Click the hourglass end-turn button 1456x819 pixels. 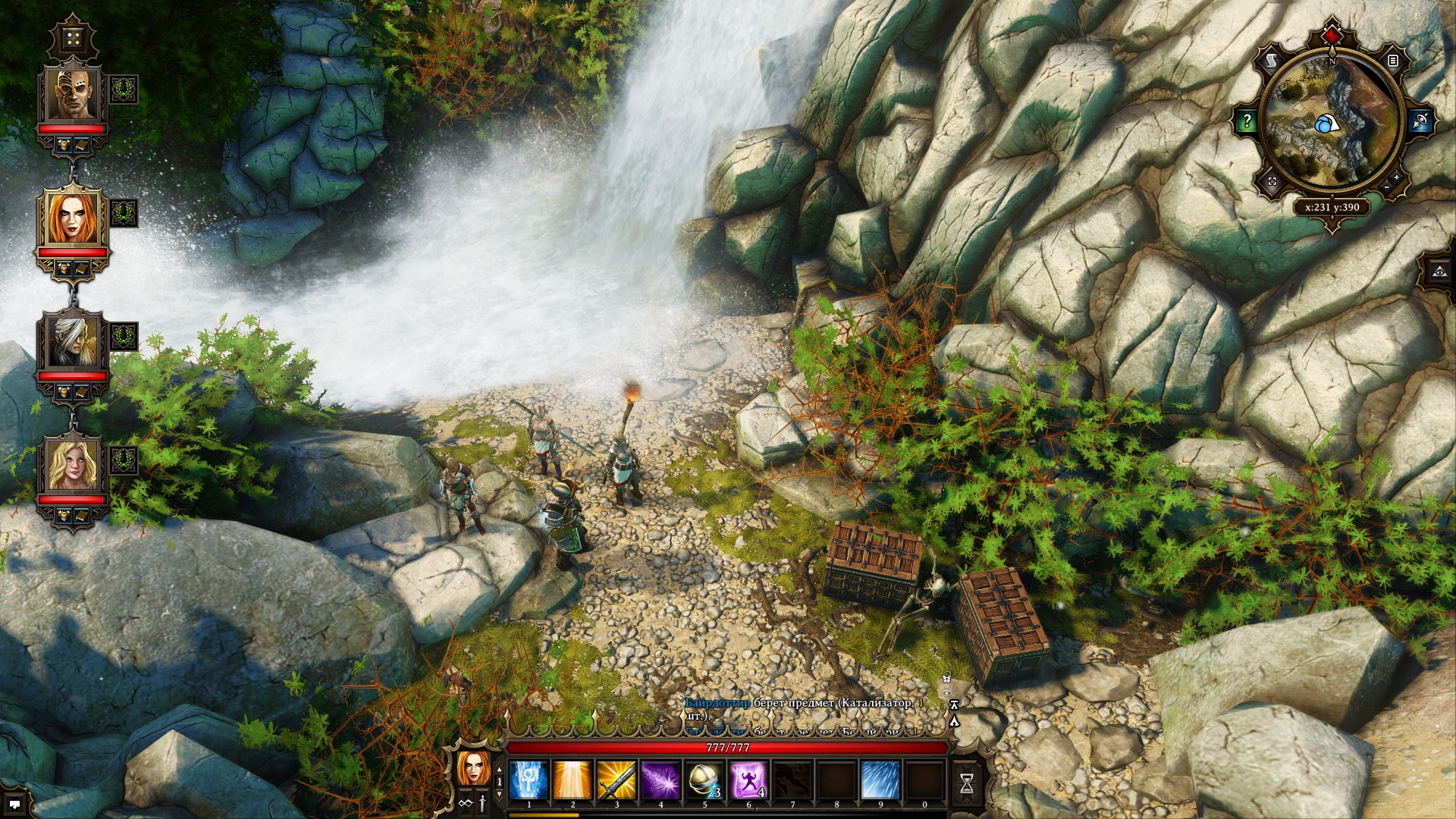967,785
